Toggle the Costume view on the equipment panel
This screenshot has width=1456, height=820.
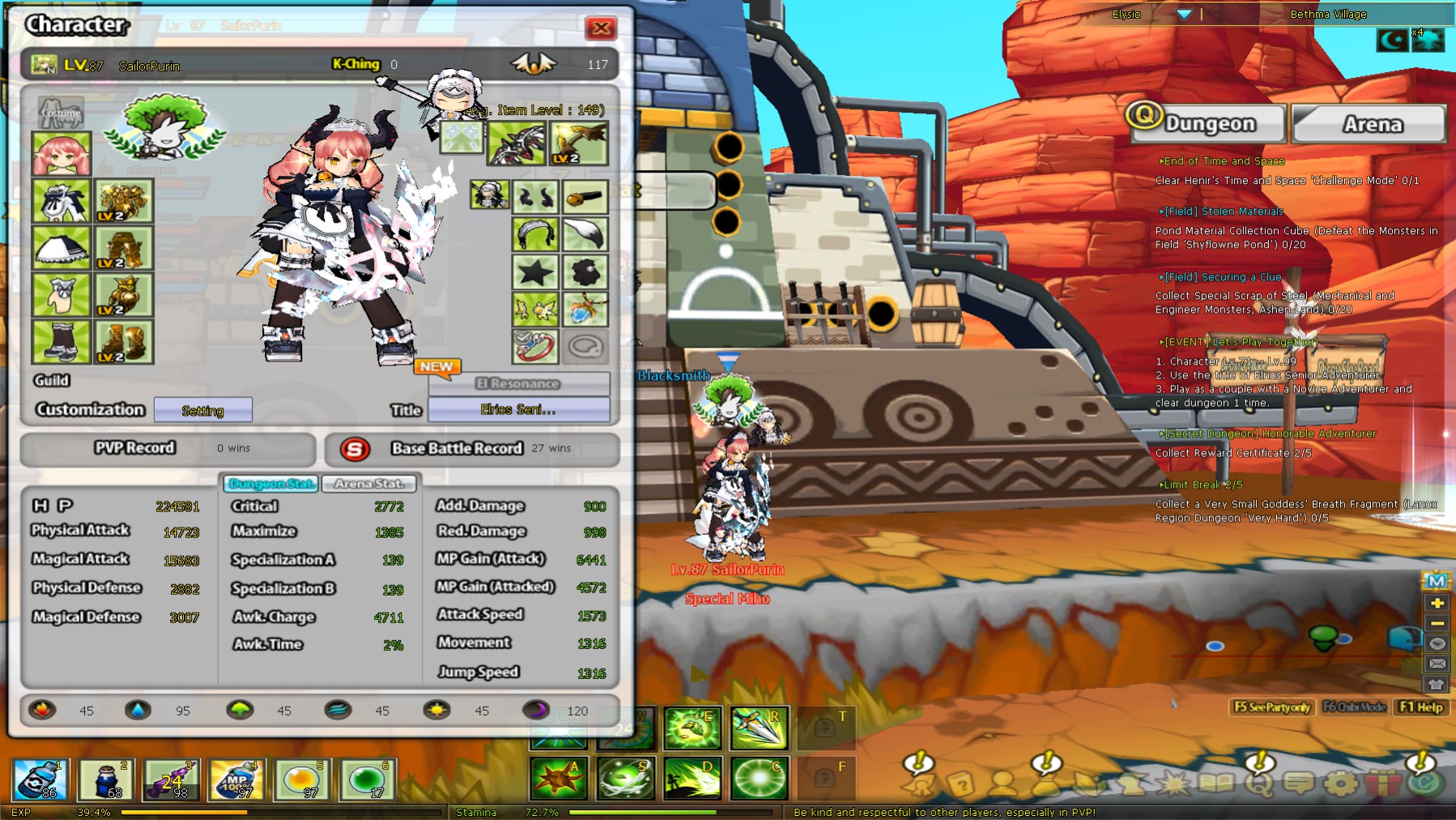pos(61,113)
